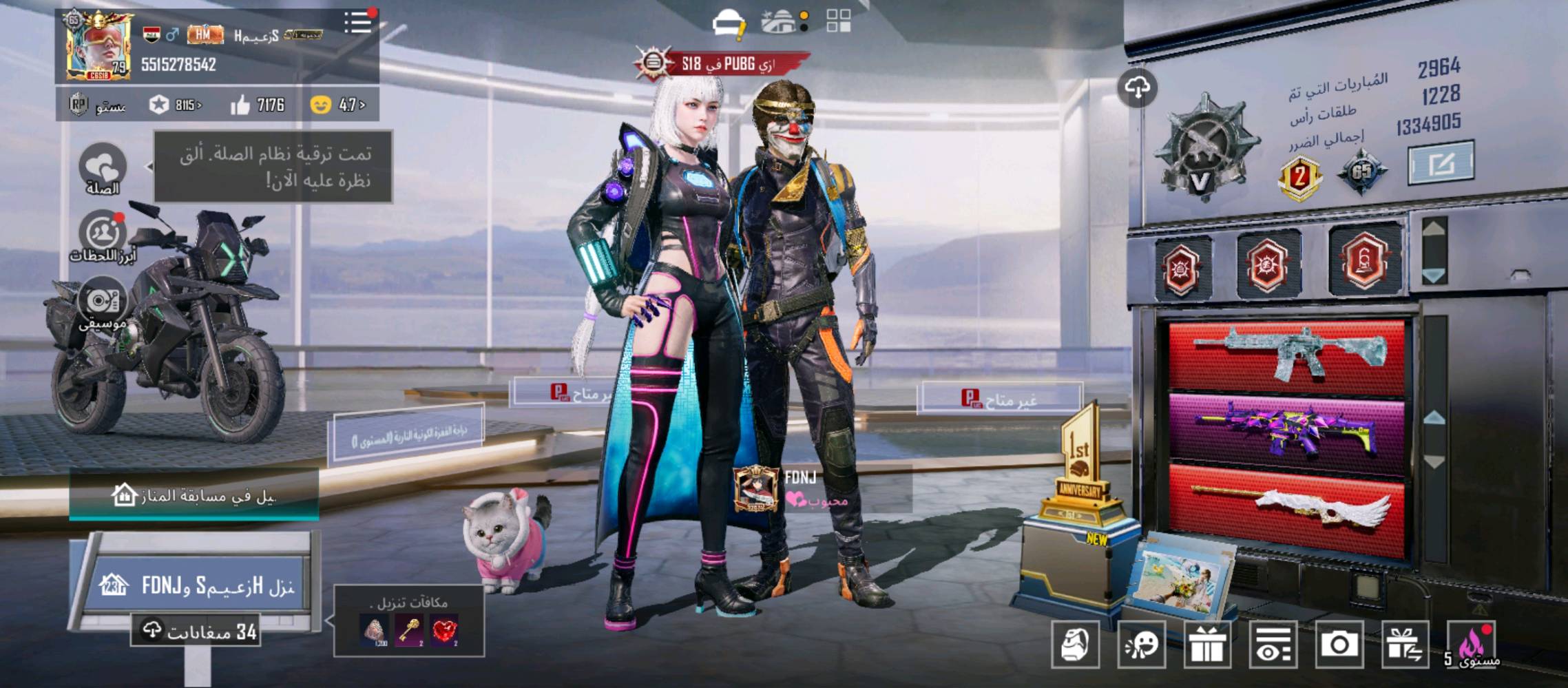This screenshot has width=1568, height=688.
Task: Select the spray paint emote icon
Action: point(1141,645)
